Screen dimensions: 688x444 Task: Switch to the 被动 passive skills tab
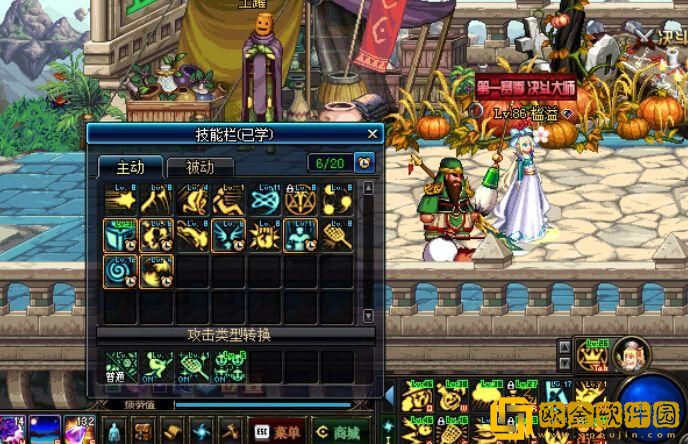point(200,166)
